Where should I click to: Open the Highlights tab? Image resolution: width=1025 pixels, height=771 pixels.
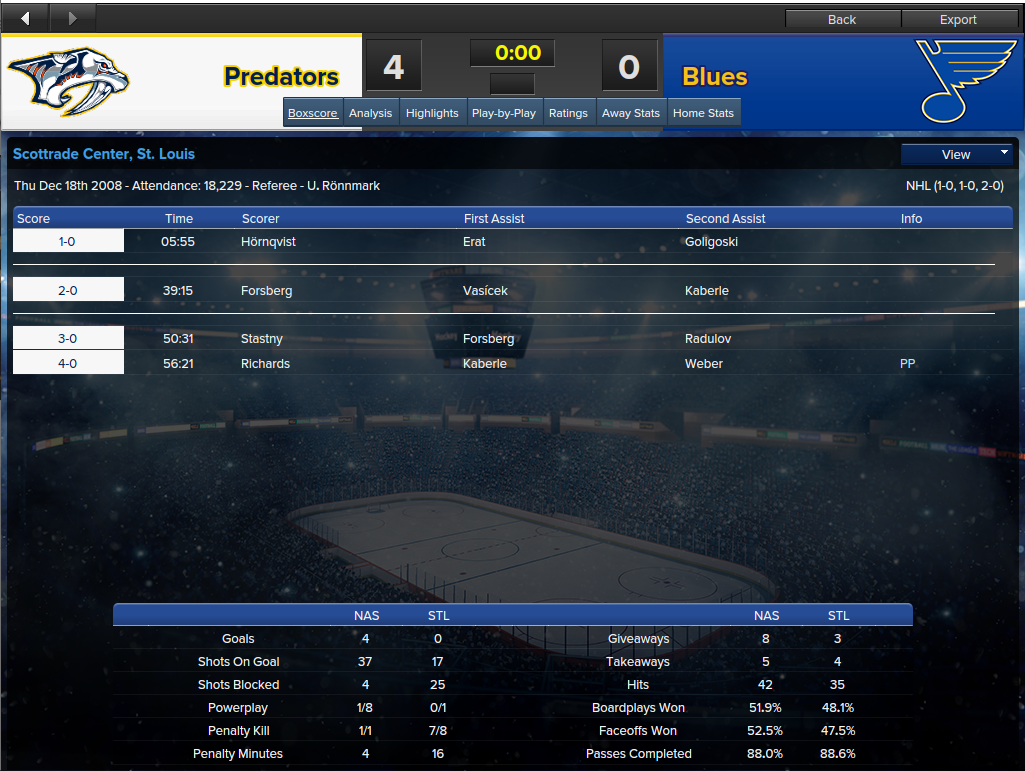(432, 113)
